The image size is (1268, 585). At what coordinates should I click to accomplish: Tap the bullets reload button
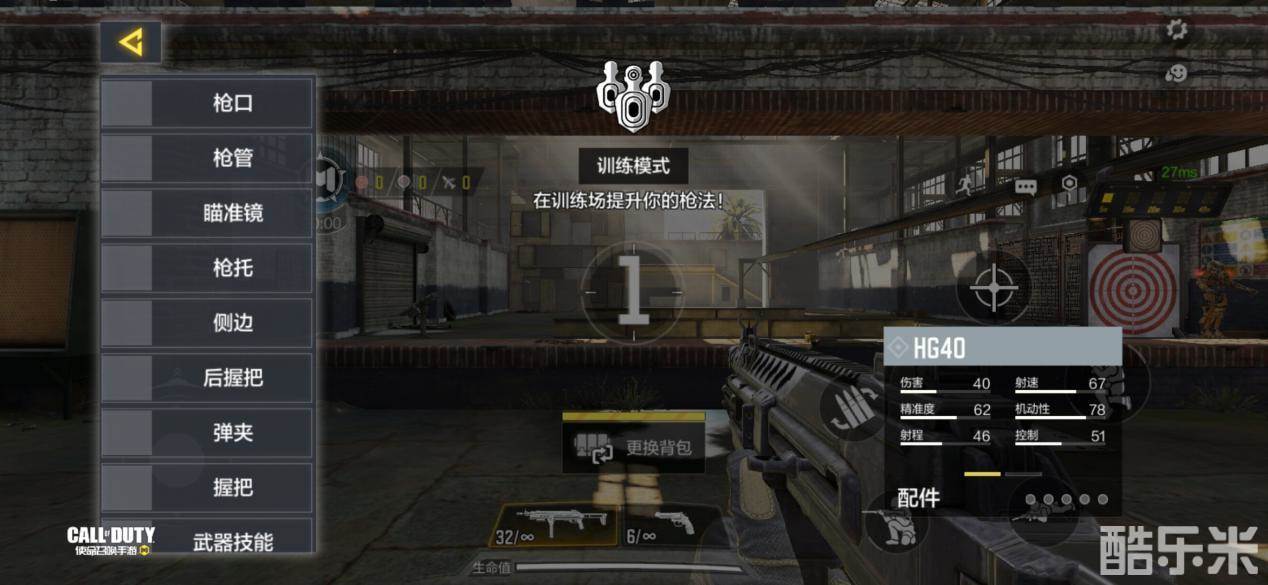click(853, 410)
